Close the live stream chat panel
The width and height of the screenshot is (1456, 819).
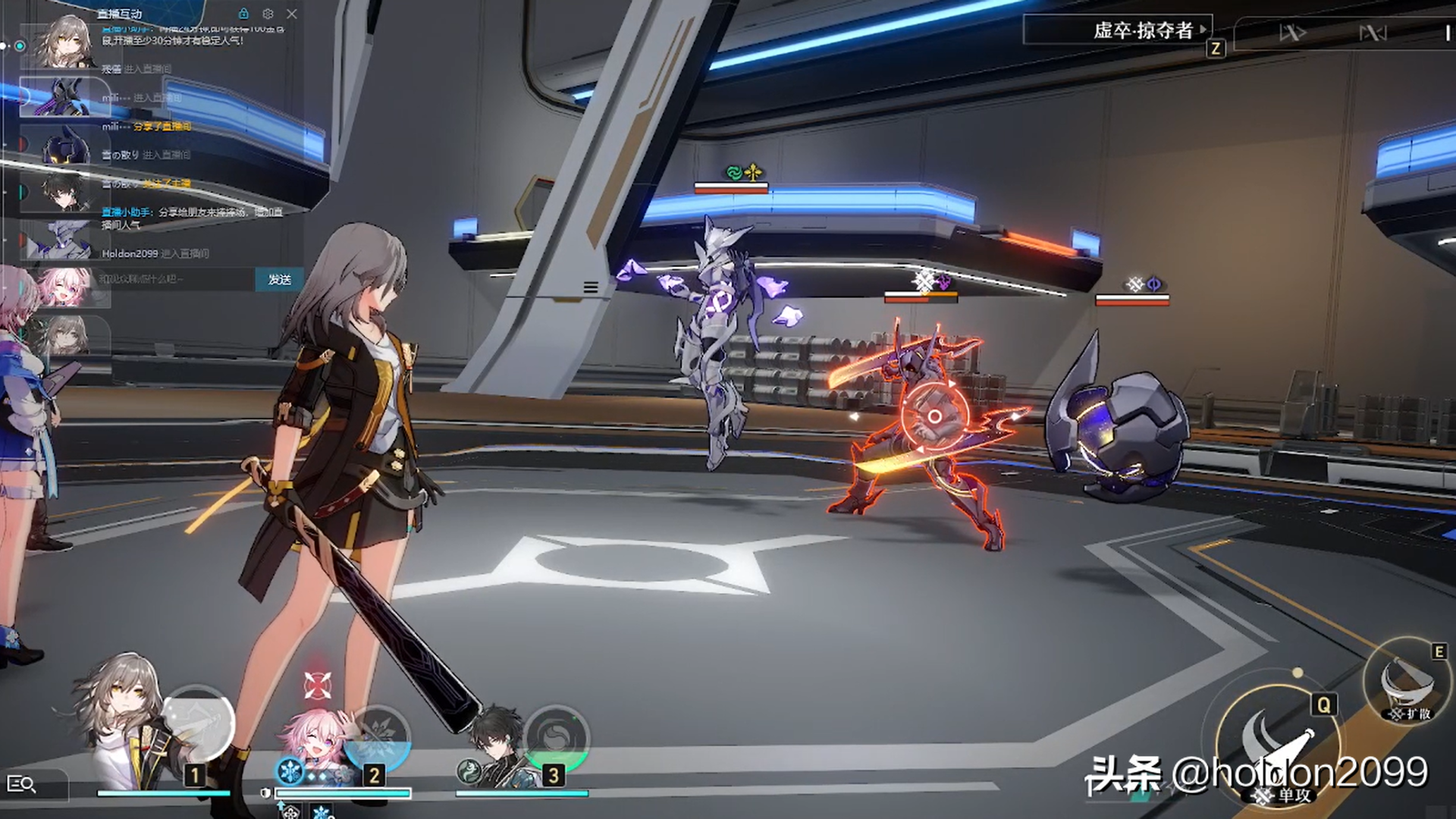292,14
